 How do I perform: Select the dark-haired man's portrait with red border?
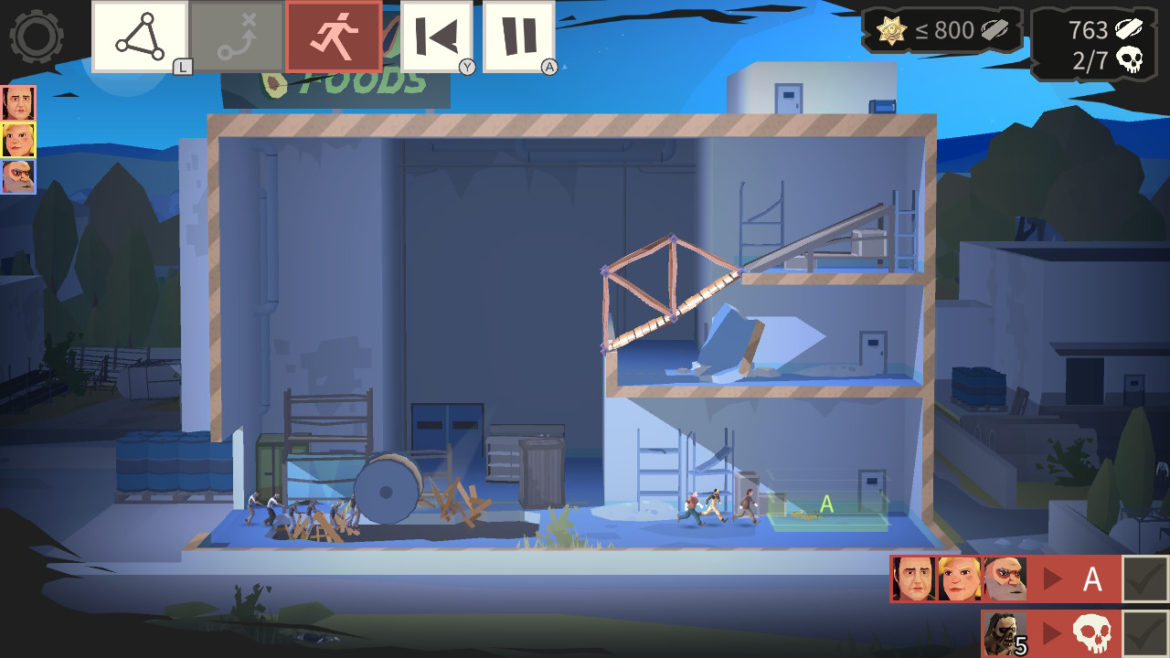tap(18, 103)
